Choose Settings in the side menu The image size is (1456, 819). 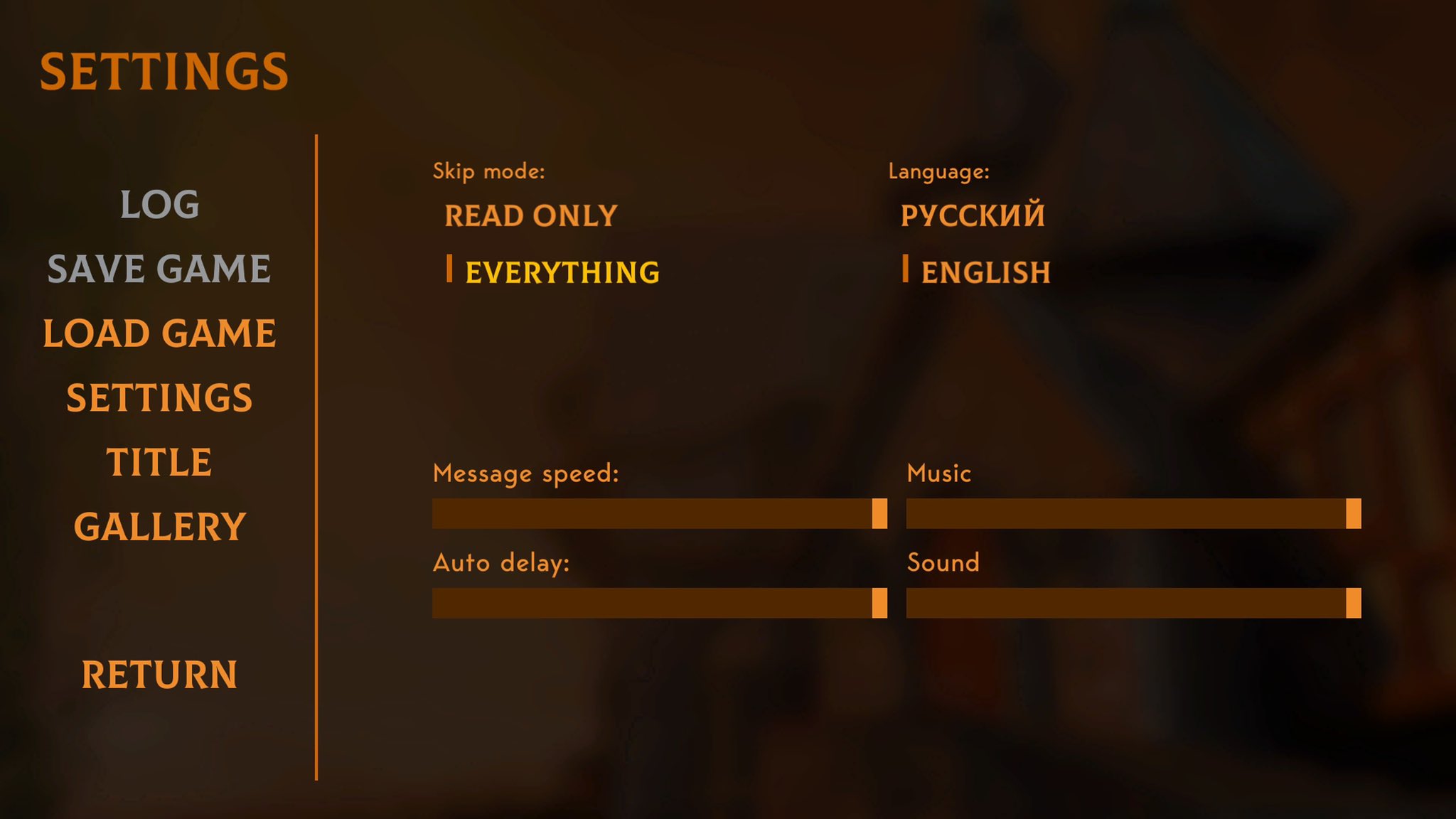point(159,397)
